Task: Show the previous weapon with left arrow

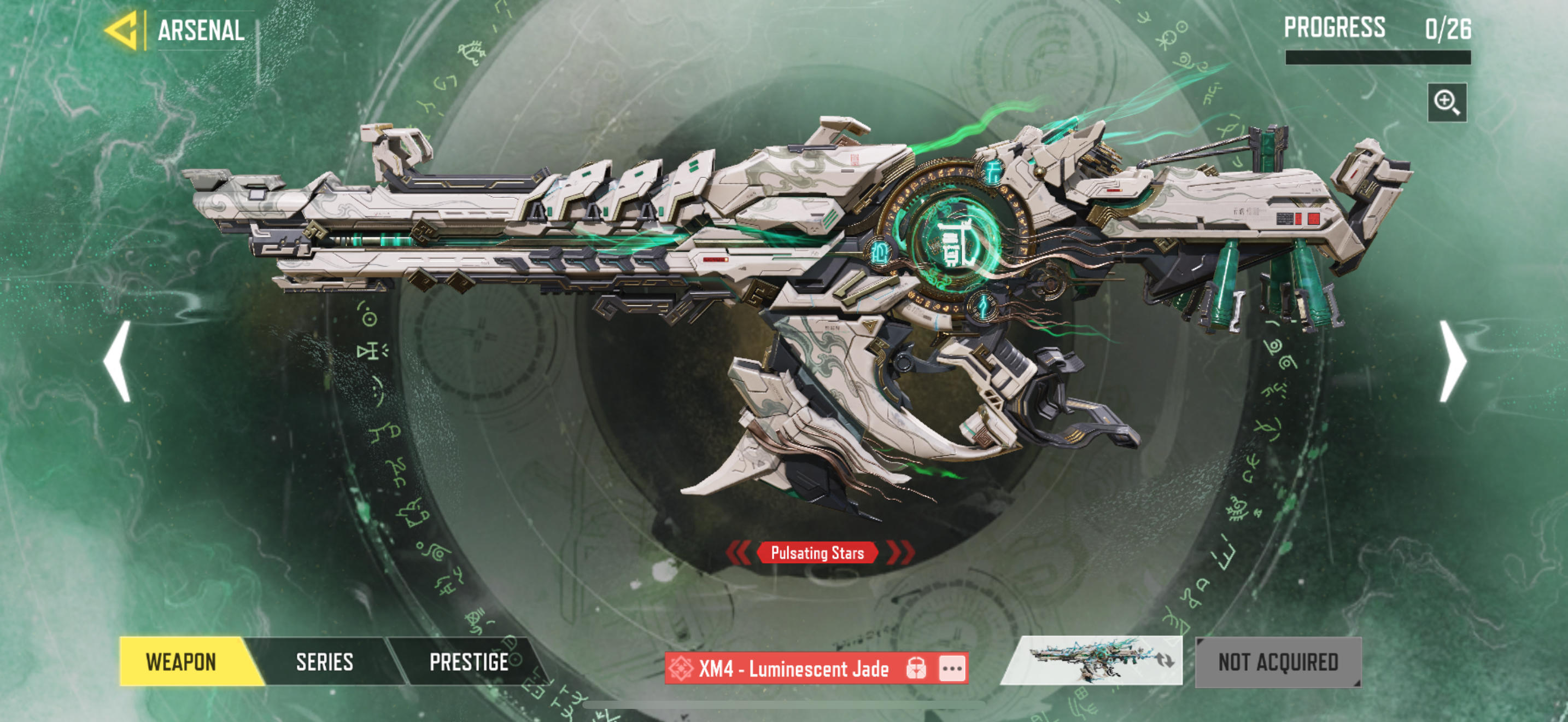Action: click(x=118, y=362)
